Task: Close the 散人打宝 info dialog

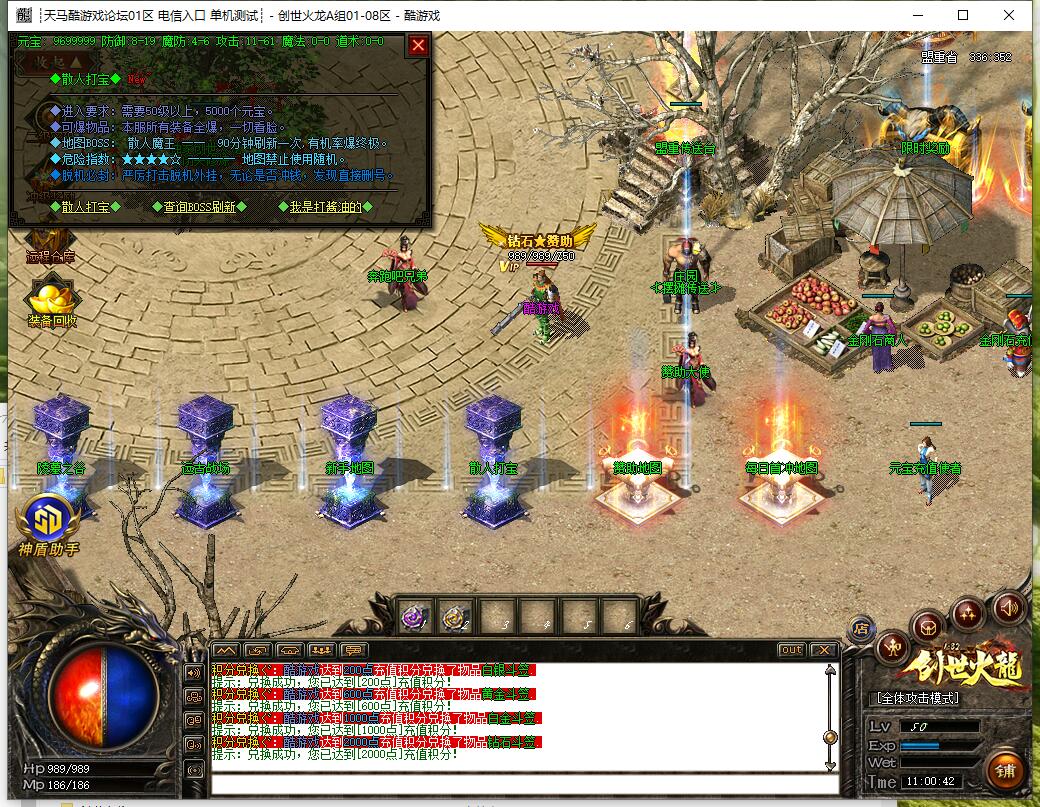Action: click(x=418, y=45)
